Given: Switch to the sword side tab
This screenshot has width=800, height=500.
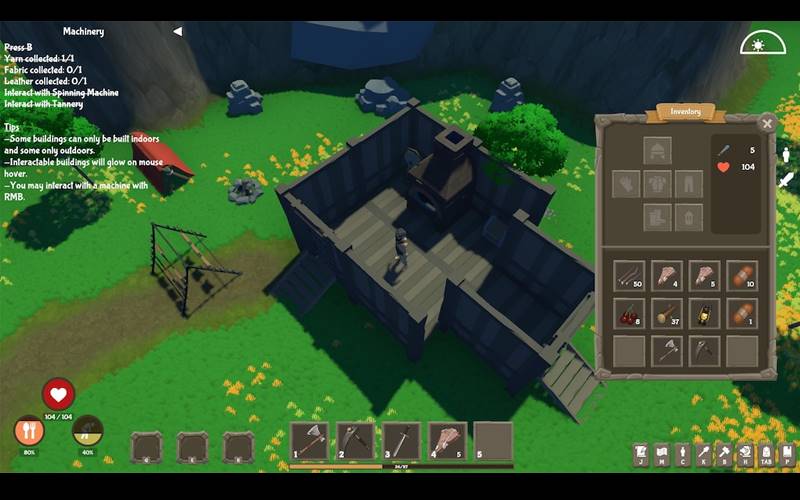Looking at the screenshot, I should [786, 180].
